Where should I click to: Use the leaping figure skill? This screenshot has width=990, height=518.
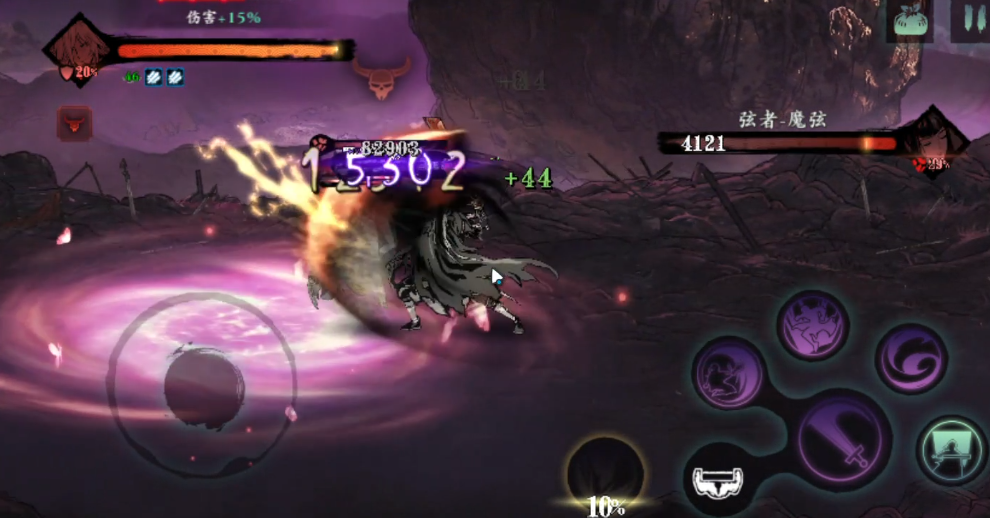pyautogui.click(x=813, y=326)
